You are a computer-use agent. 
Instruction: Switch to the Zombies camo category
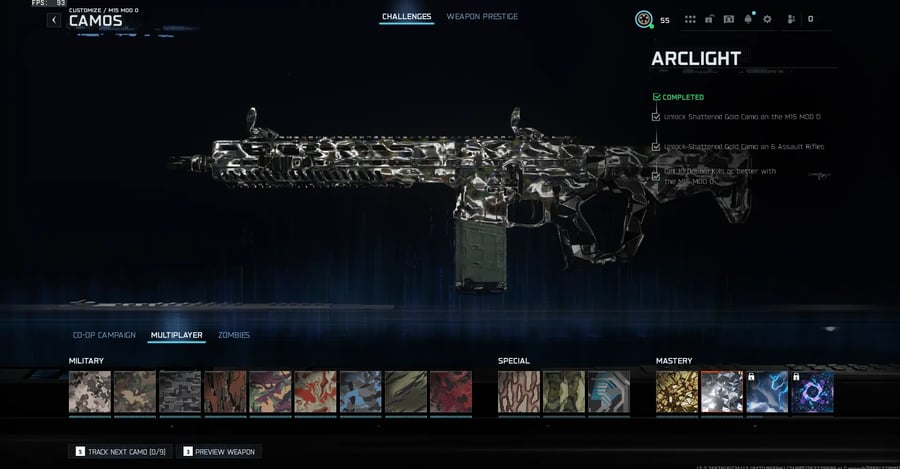coord(234,335)
